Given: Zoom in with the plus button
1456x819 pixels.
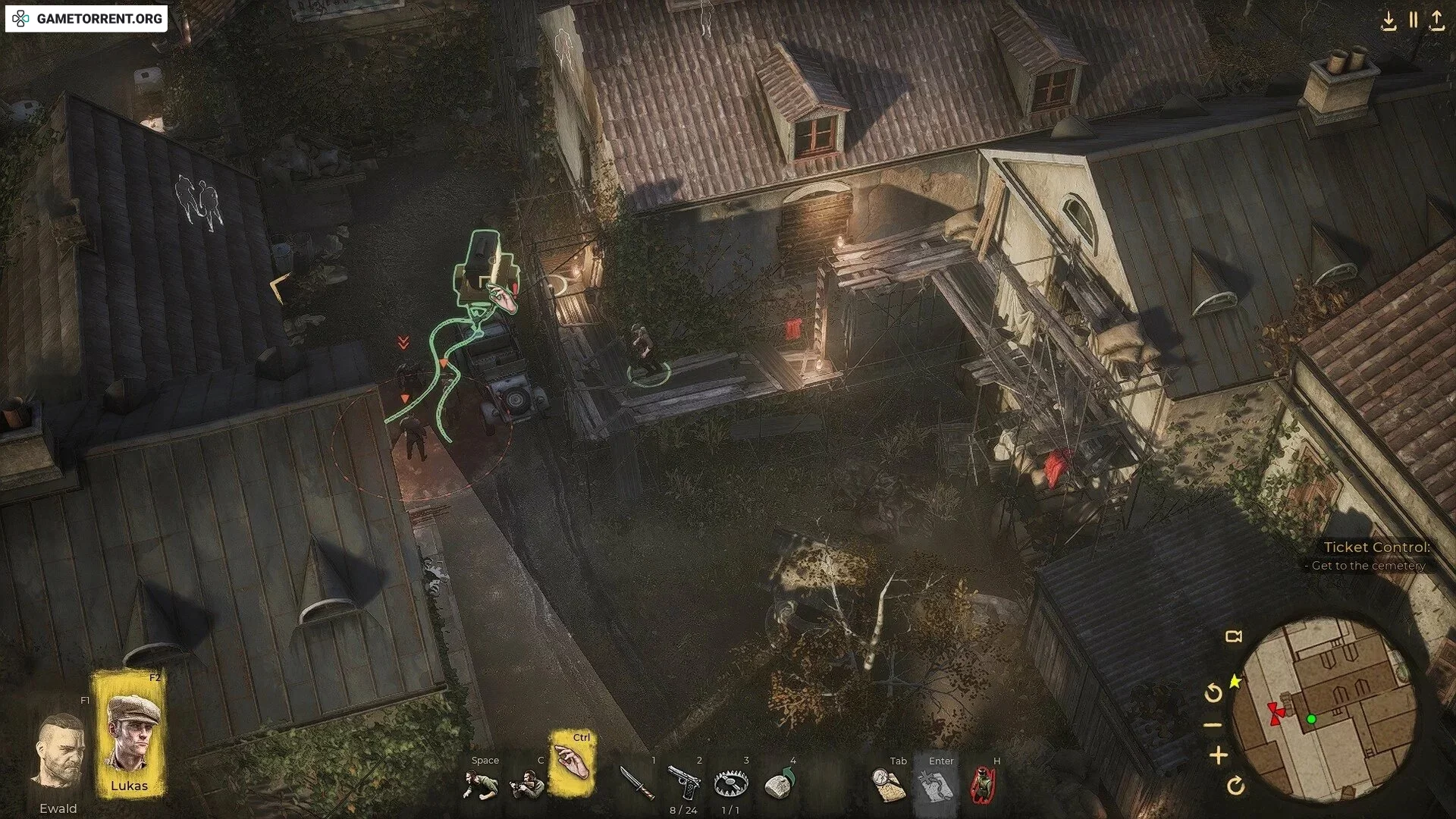Looking at the screenshot, I should [1219, 755].
